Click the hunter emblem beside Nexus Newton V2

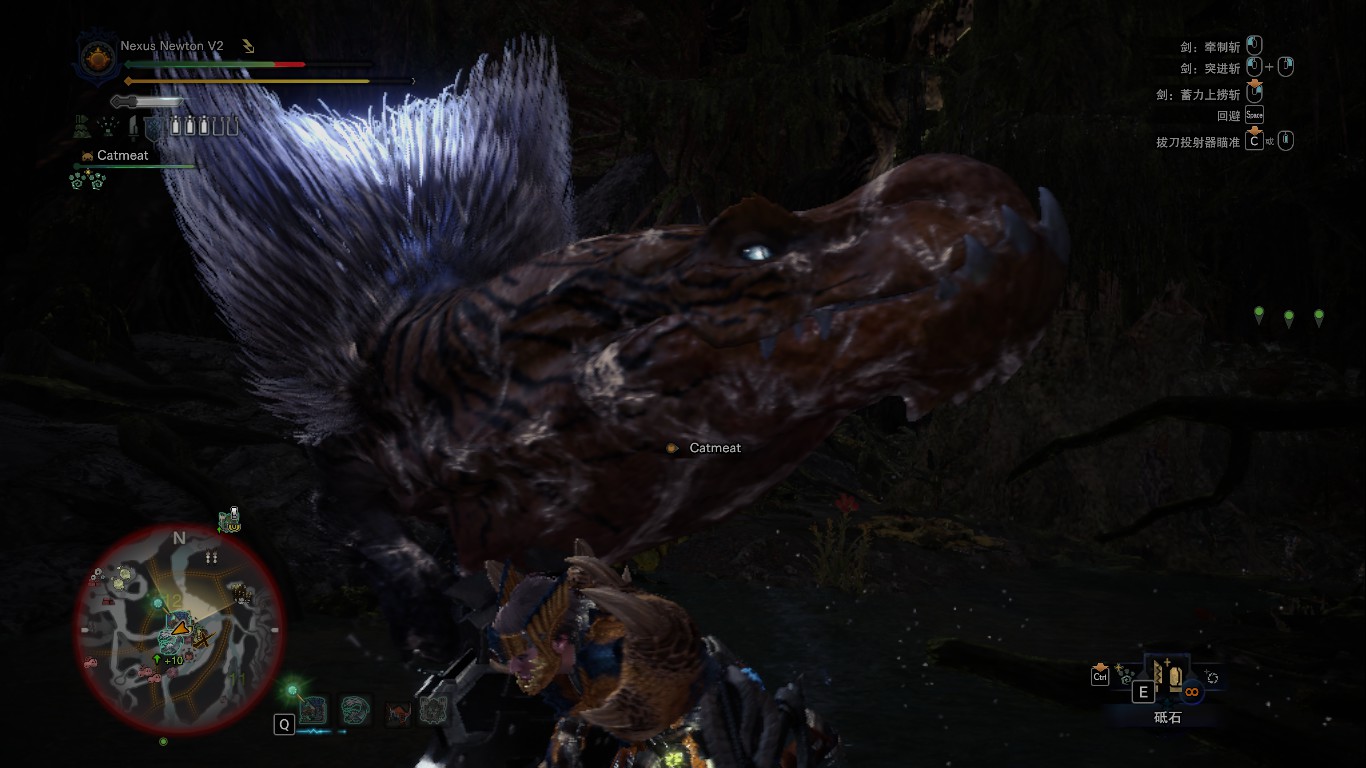[97, 57]
